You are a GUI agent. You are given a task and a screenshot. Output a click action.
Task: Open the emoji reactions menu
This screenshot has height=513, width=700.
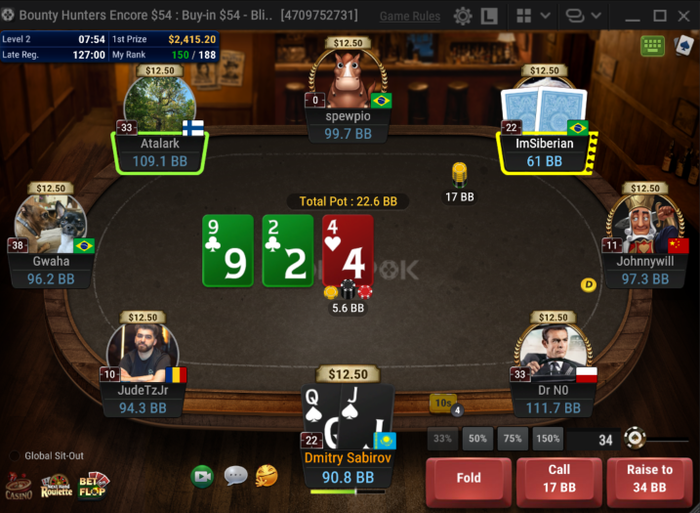pyautogui.click(x=266, y=476)
